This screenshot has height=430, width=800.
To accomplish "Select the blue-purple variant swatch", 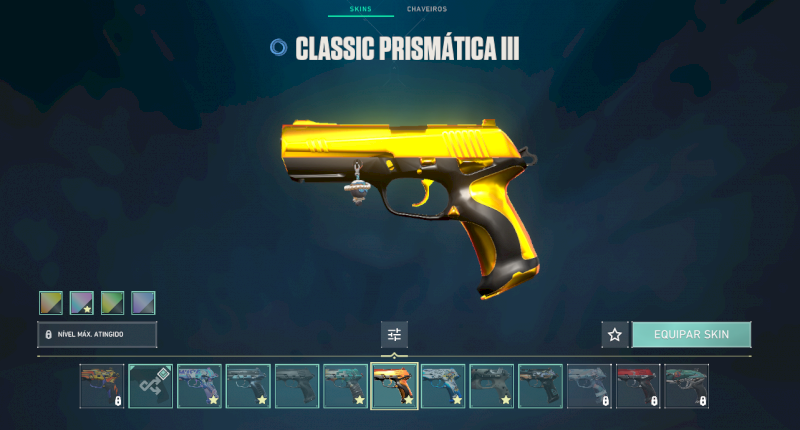I will (144, 302).
